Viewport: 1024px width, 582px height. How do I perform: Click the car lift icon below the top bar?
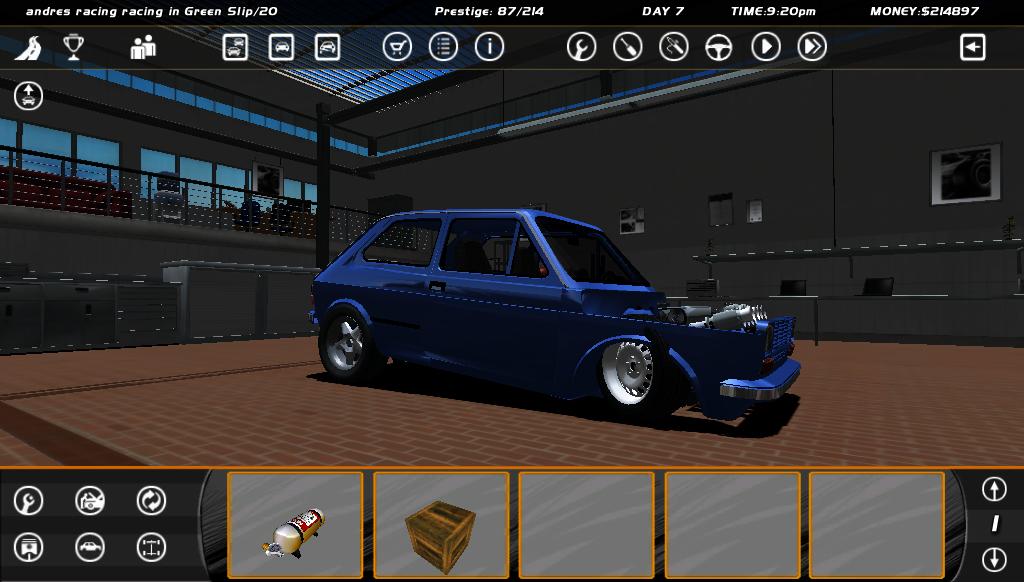click(28, 96)
